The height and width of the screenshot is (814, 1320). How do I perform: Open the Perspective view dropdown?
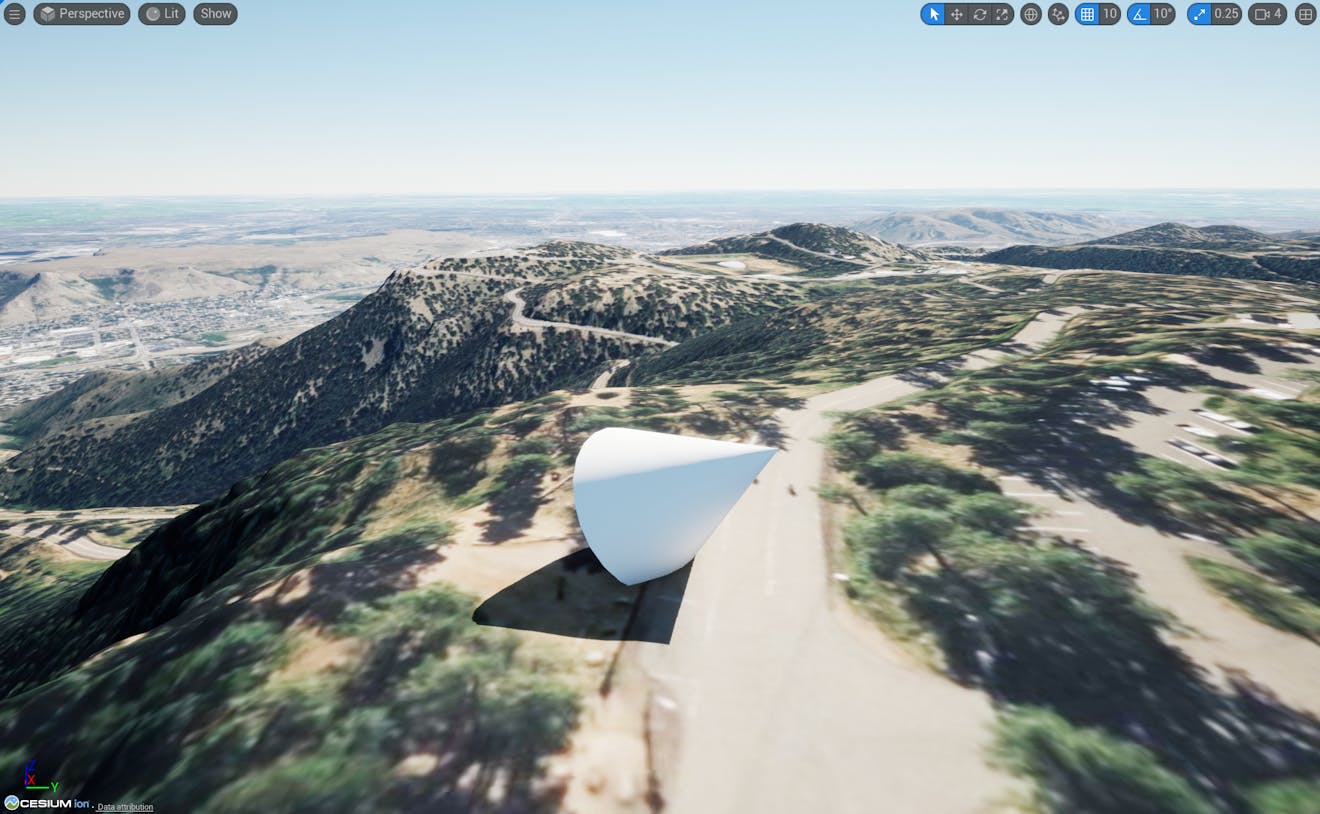(81, 14)
